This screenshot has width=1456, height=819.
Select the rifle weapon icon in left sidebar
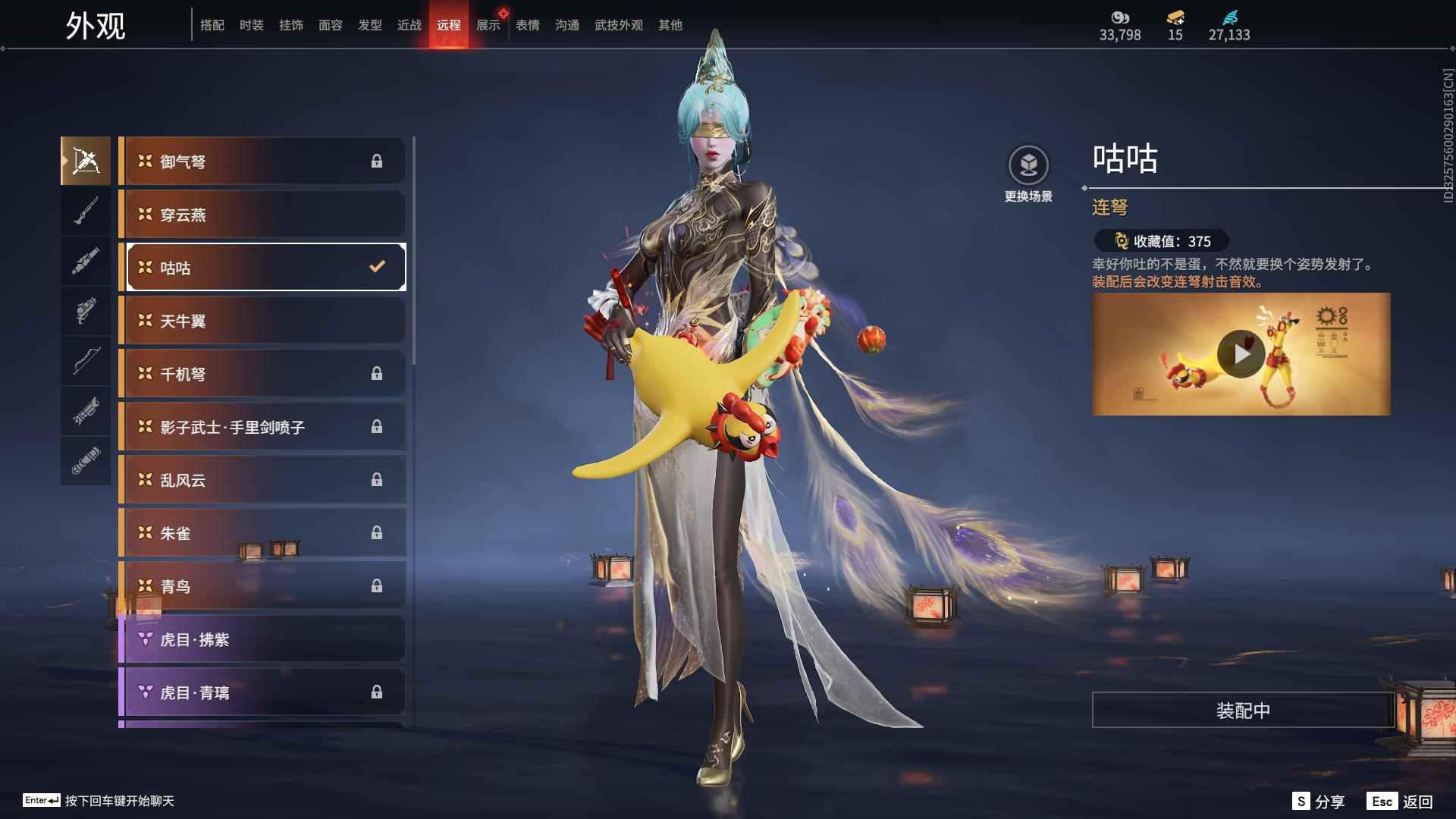pyautogui.click(x=86, y=211)
